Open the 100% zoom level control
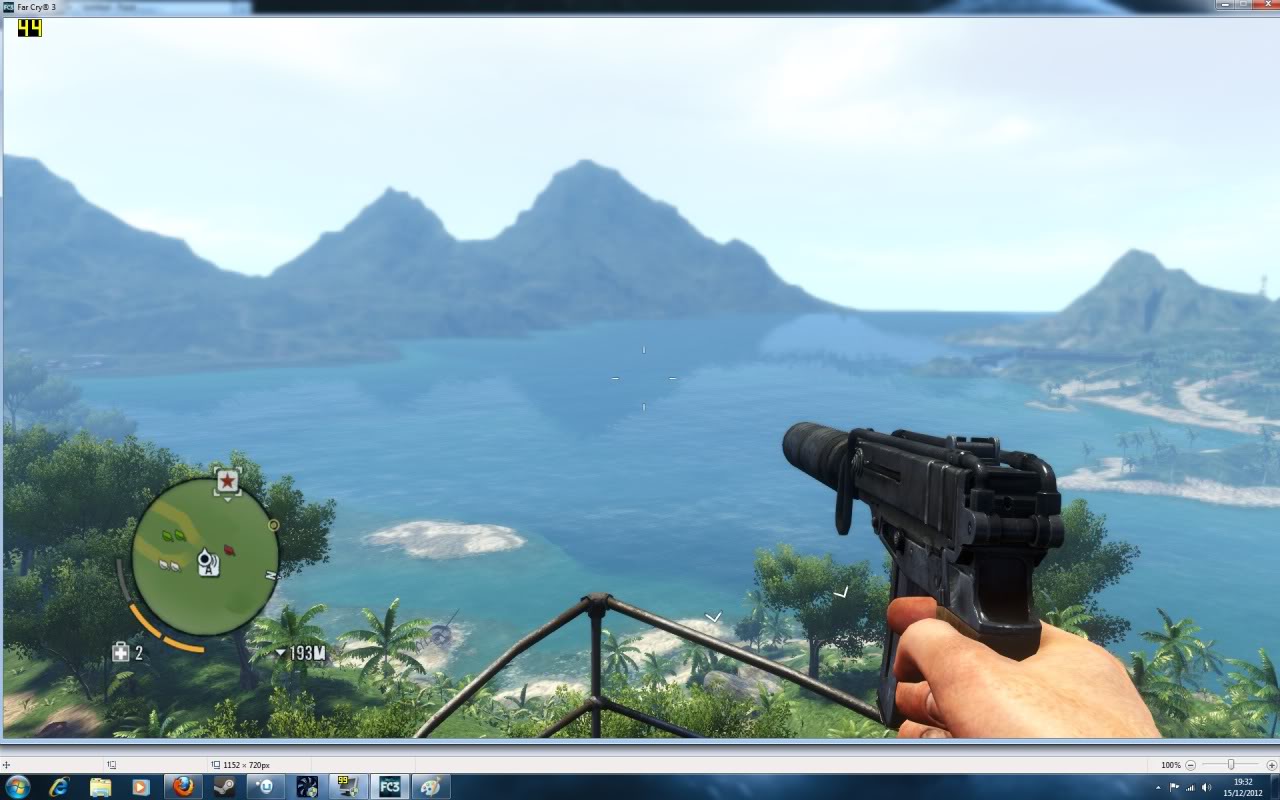The image size is (1280, 800). pyautogui.click(x=1170, y=764)
